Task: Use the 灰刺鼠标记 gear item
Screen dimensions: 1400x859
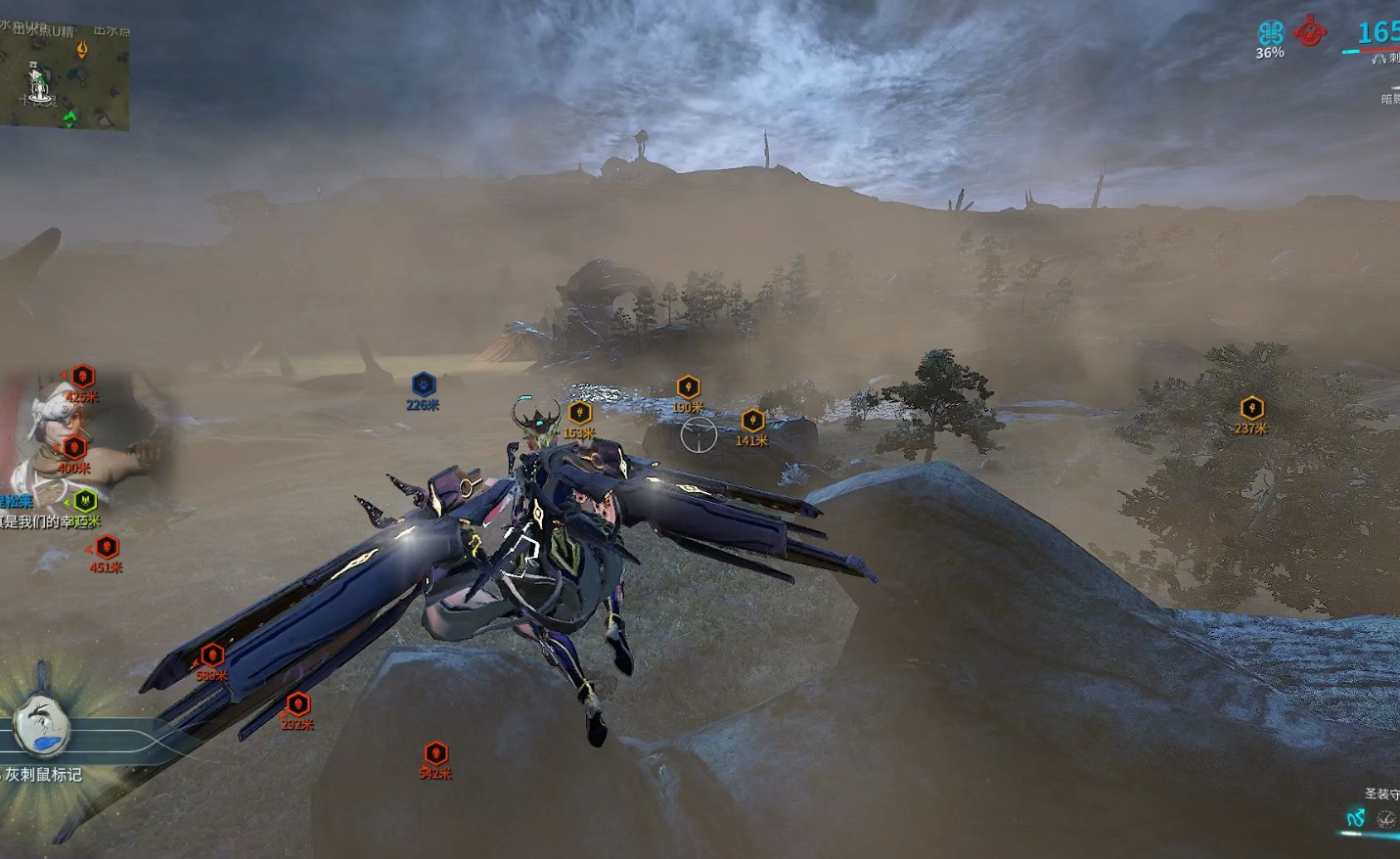Action: [42, 726]
